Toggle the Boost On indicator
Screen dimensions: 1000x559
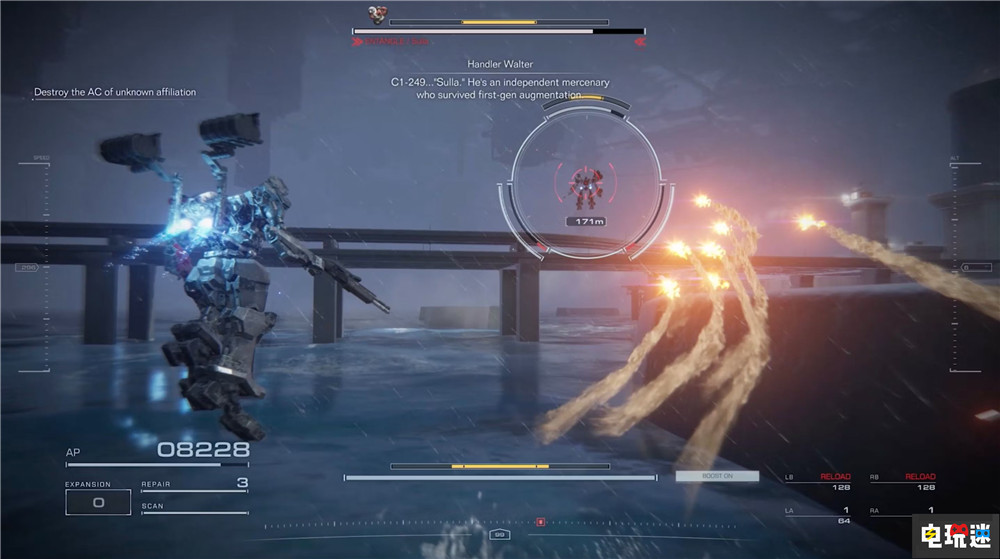click(716, 476)
